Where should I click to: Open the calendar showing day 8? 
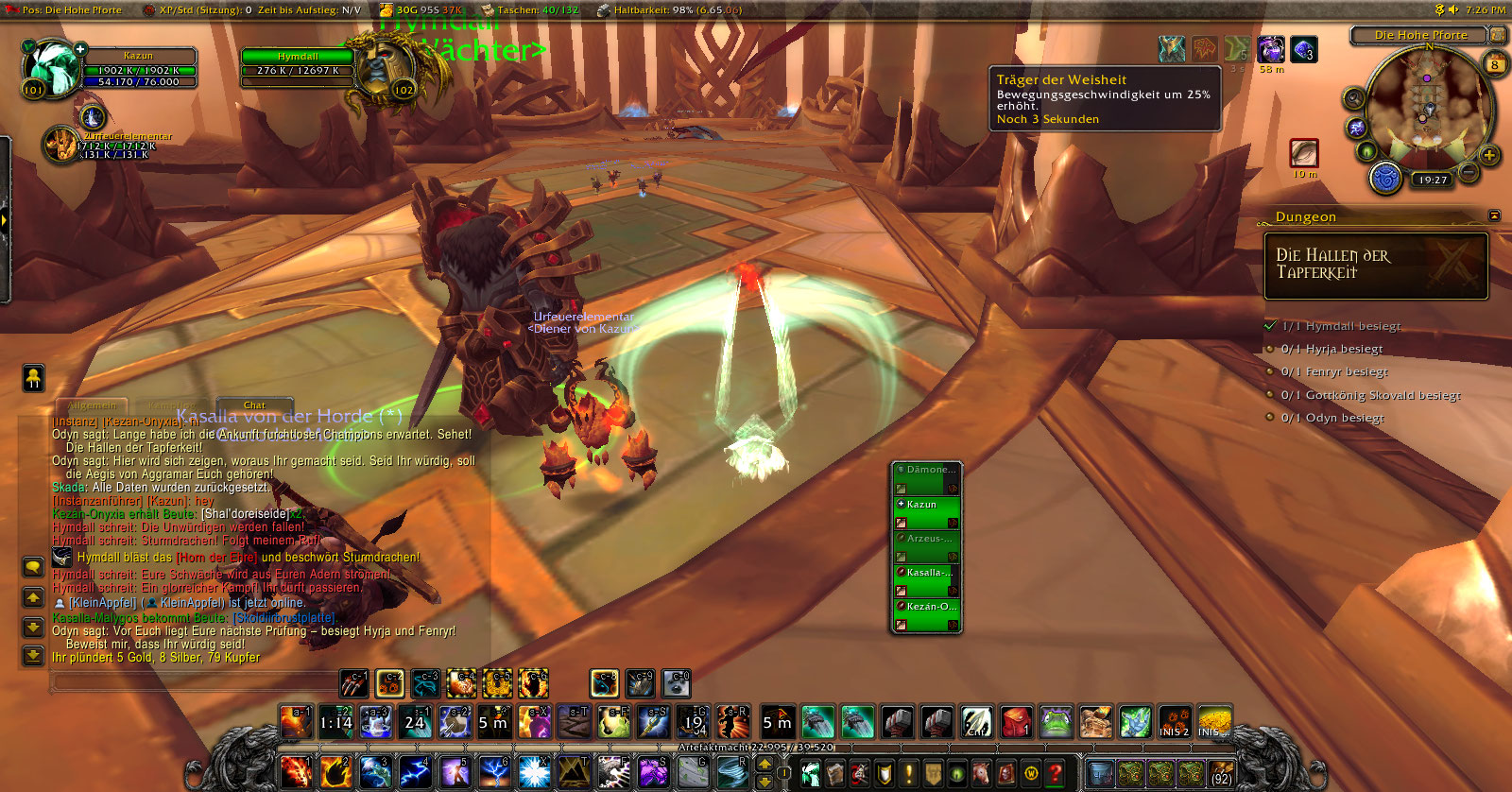(1495, 65)
